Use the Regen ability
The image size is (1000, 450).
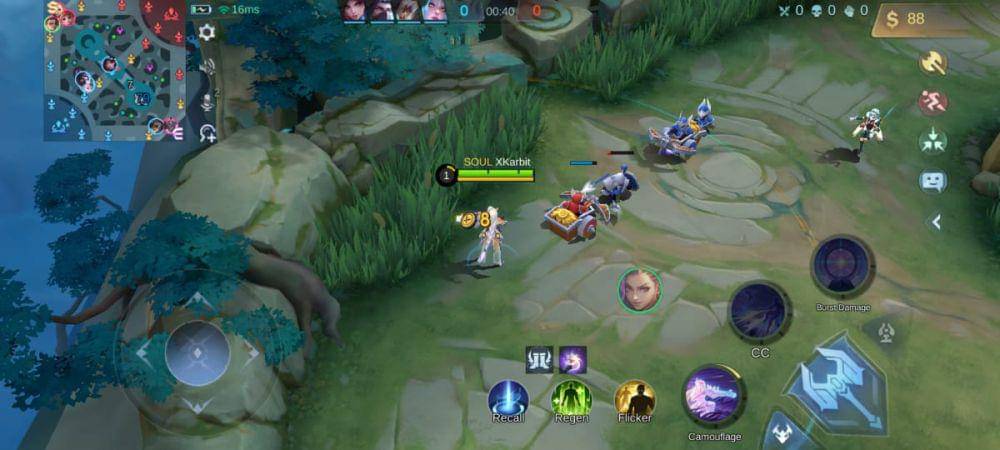[571, 398]
